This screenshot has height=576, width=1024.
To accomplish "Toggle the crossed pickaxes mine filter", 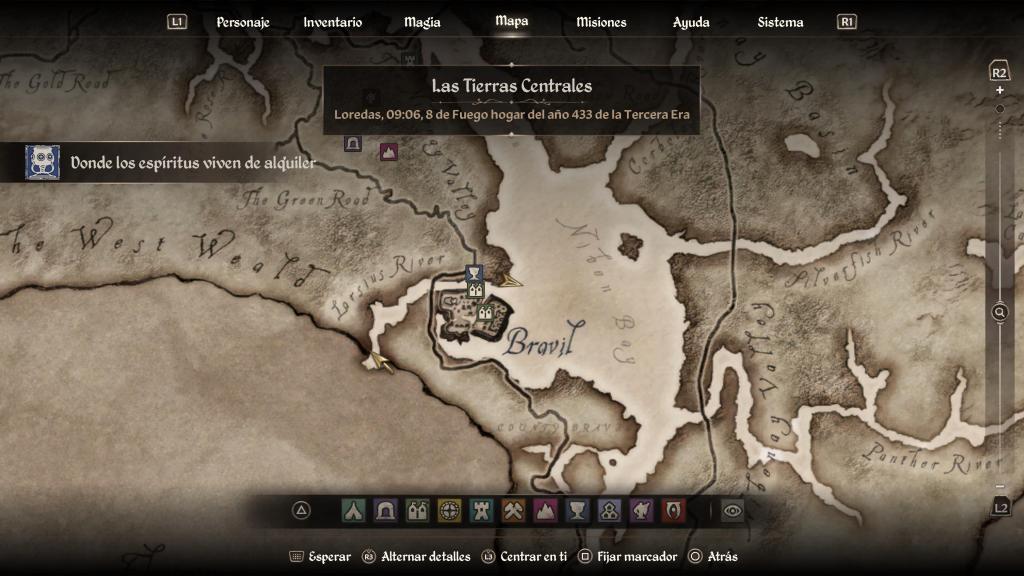I will tap(513, 511).
